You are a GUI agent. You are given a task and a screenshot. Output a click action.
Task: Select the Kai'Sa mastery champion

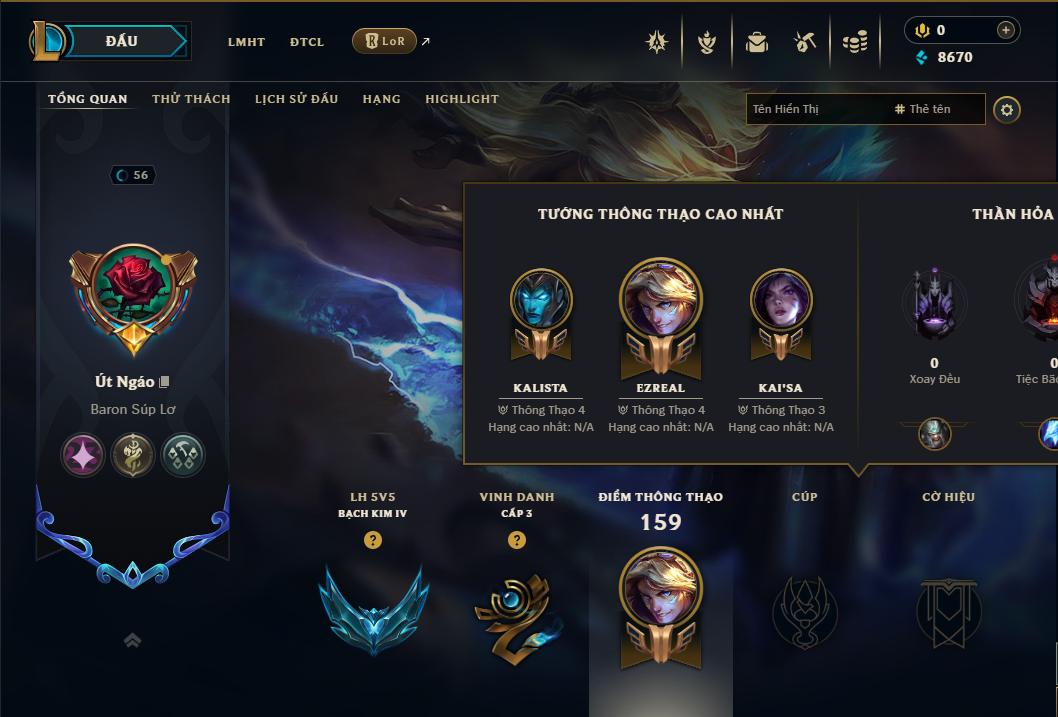tap(780, 301)
